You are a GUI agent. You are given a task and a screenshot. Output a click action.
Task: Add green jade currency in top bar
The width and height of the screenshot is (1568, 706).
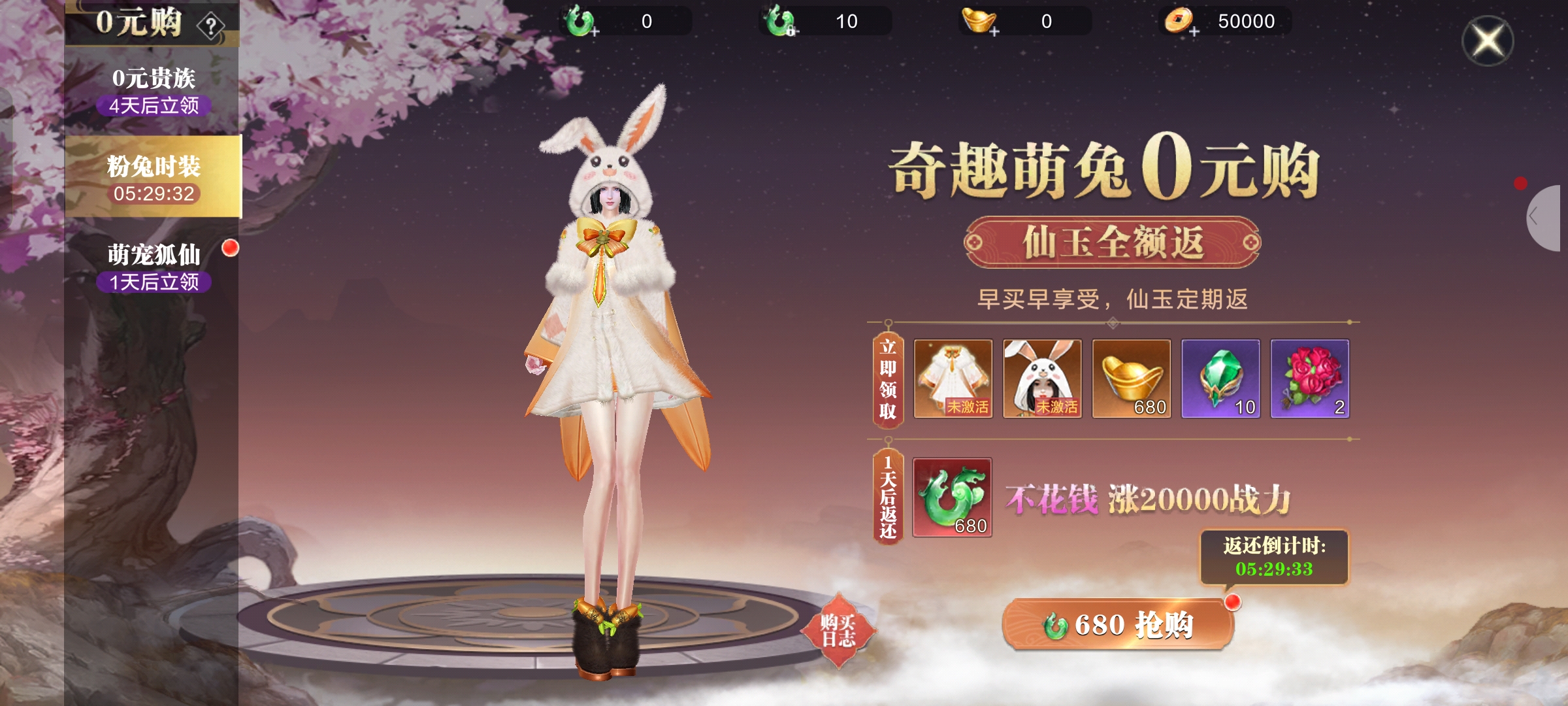(x=581, y=22)
